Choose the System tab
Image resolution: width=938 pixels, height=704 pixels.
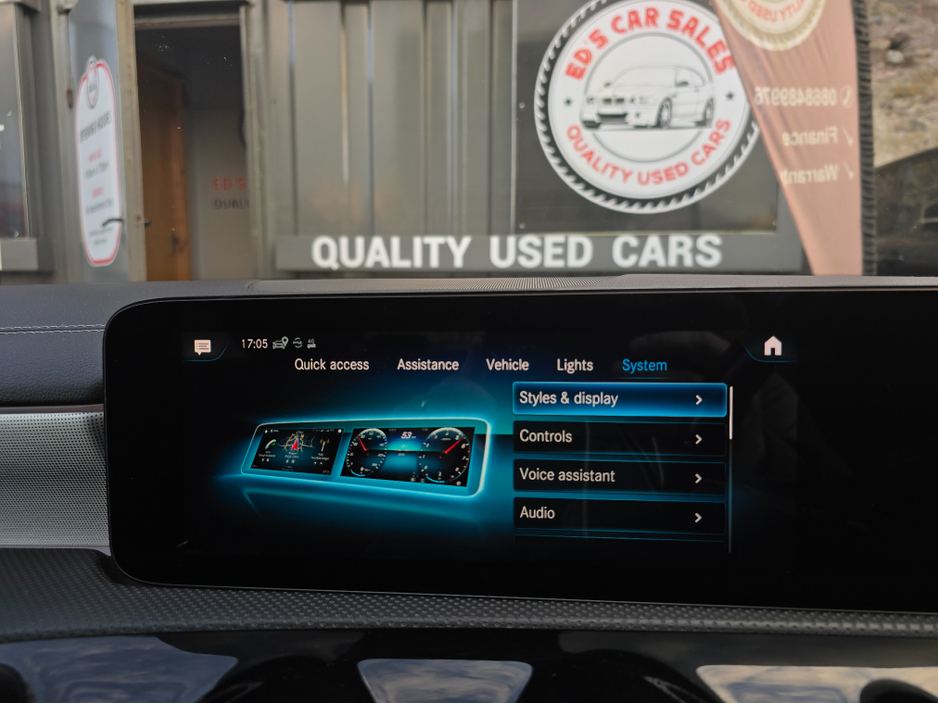click(644, 366)
